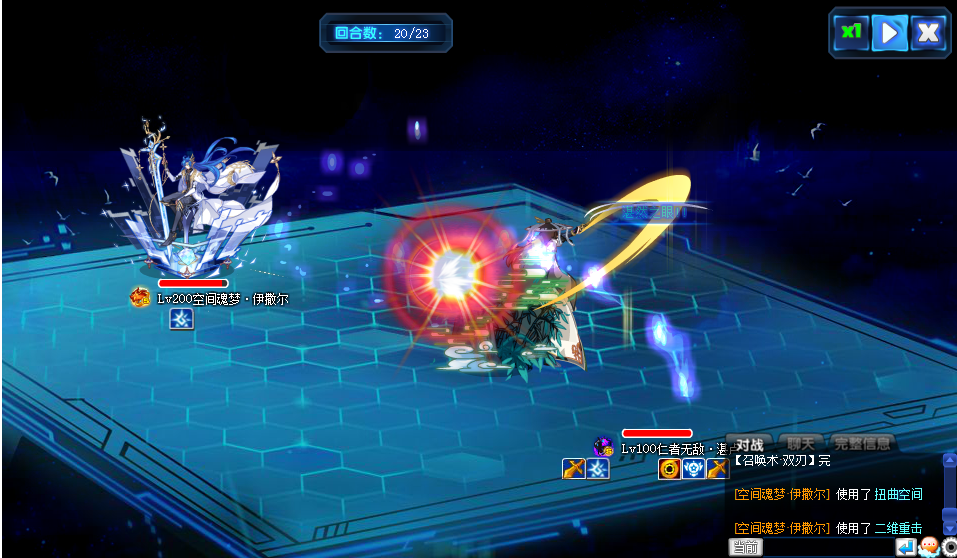
Task: Show the 完整信息 full info tab
Action: [861, 444]
